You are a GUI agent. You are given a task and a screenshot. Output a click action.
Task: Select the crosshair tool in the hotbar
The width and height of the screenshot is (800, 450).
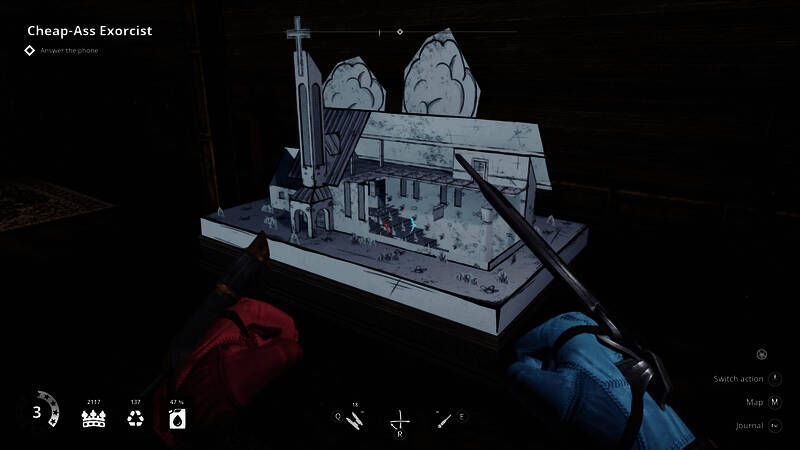pos(399,421)
